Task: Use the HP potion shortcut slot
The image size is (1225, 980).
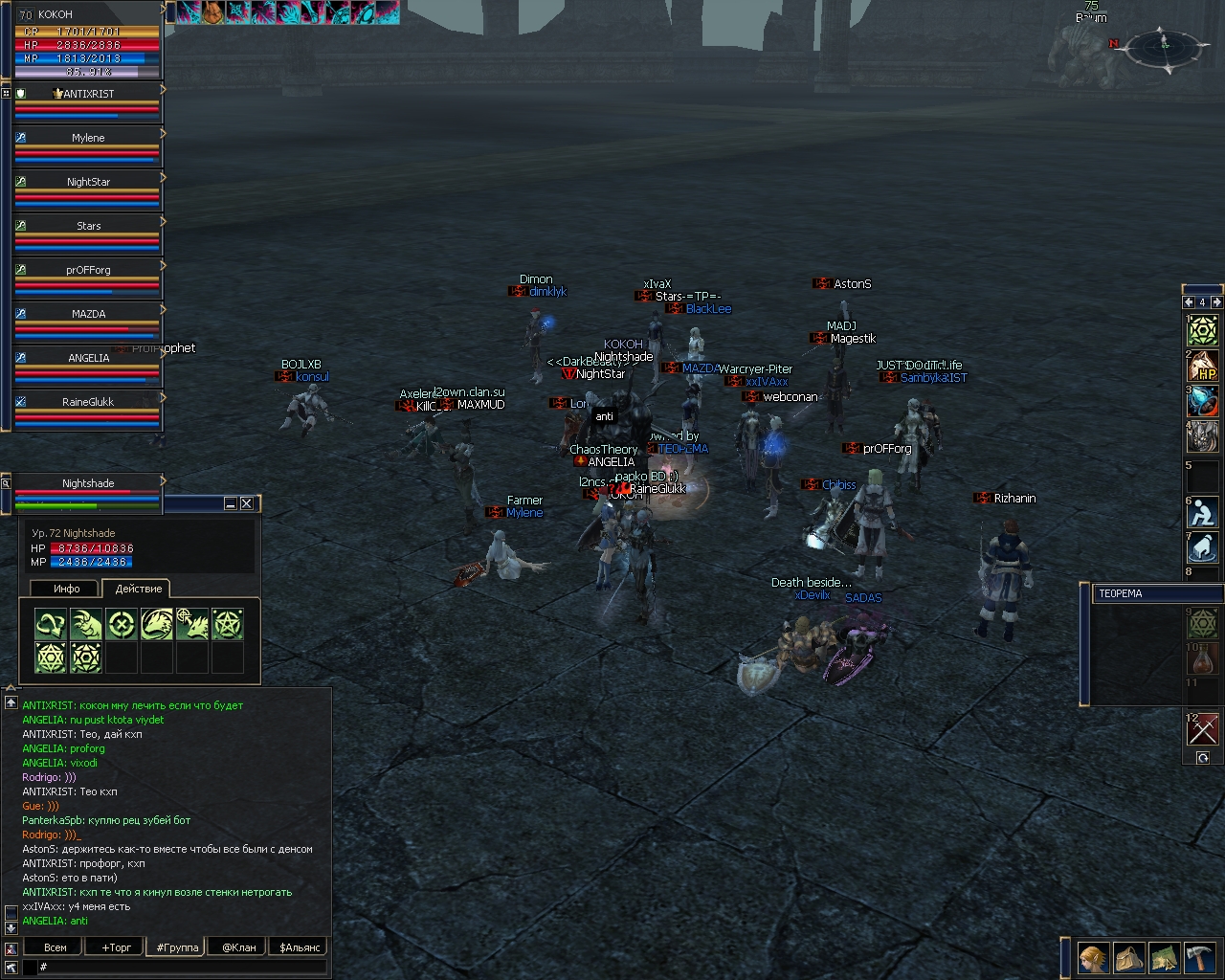Action: click(1202, 366)
